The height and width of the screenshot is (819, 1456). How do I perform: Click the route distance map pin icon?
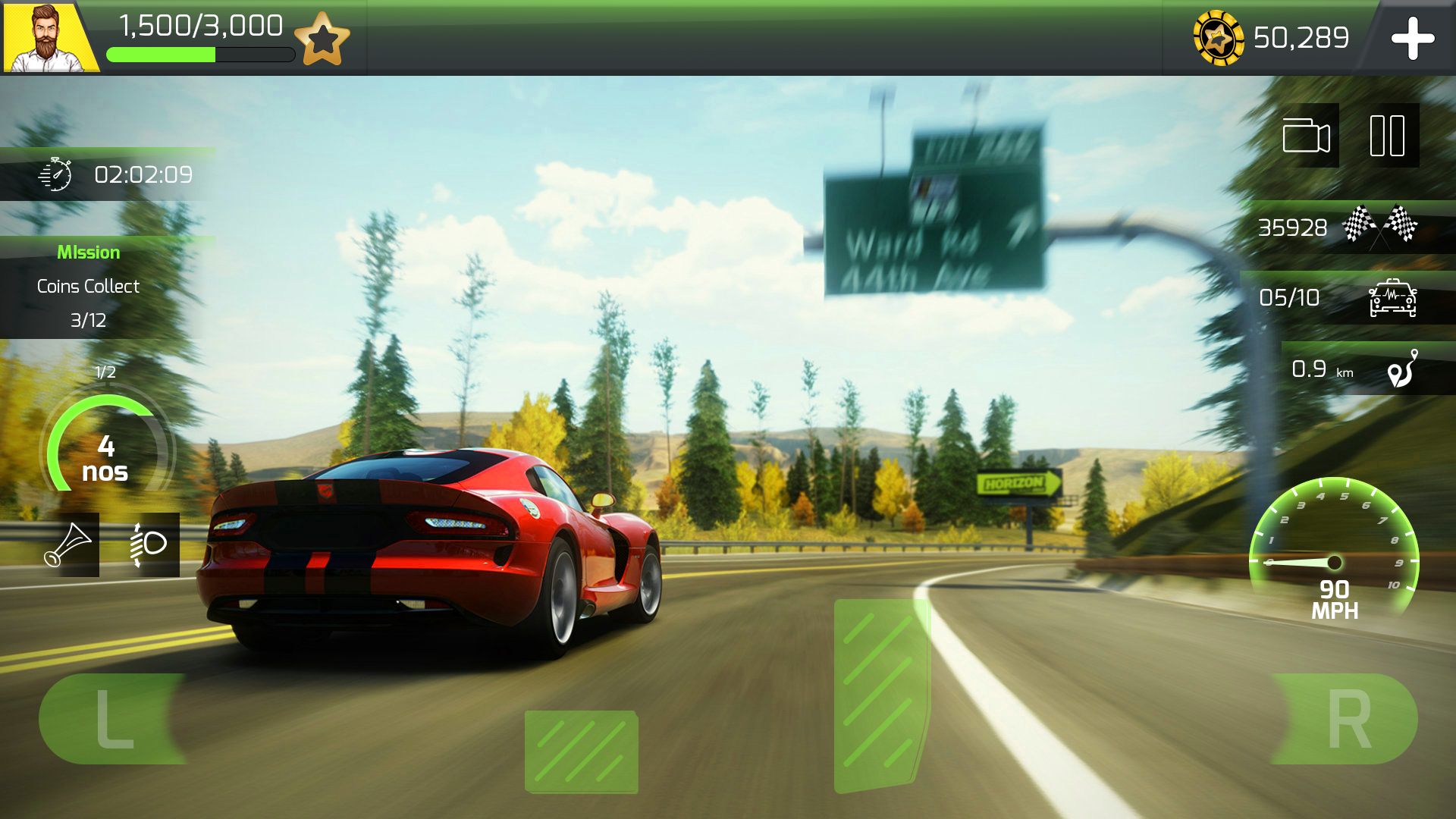pyautogui.click(x=1403, y=369)
